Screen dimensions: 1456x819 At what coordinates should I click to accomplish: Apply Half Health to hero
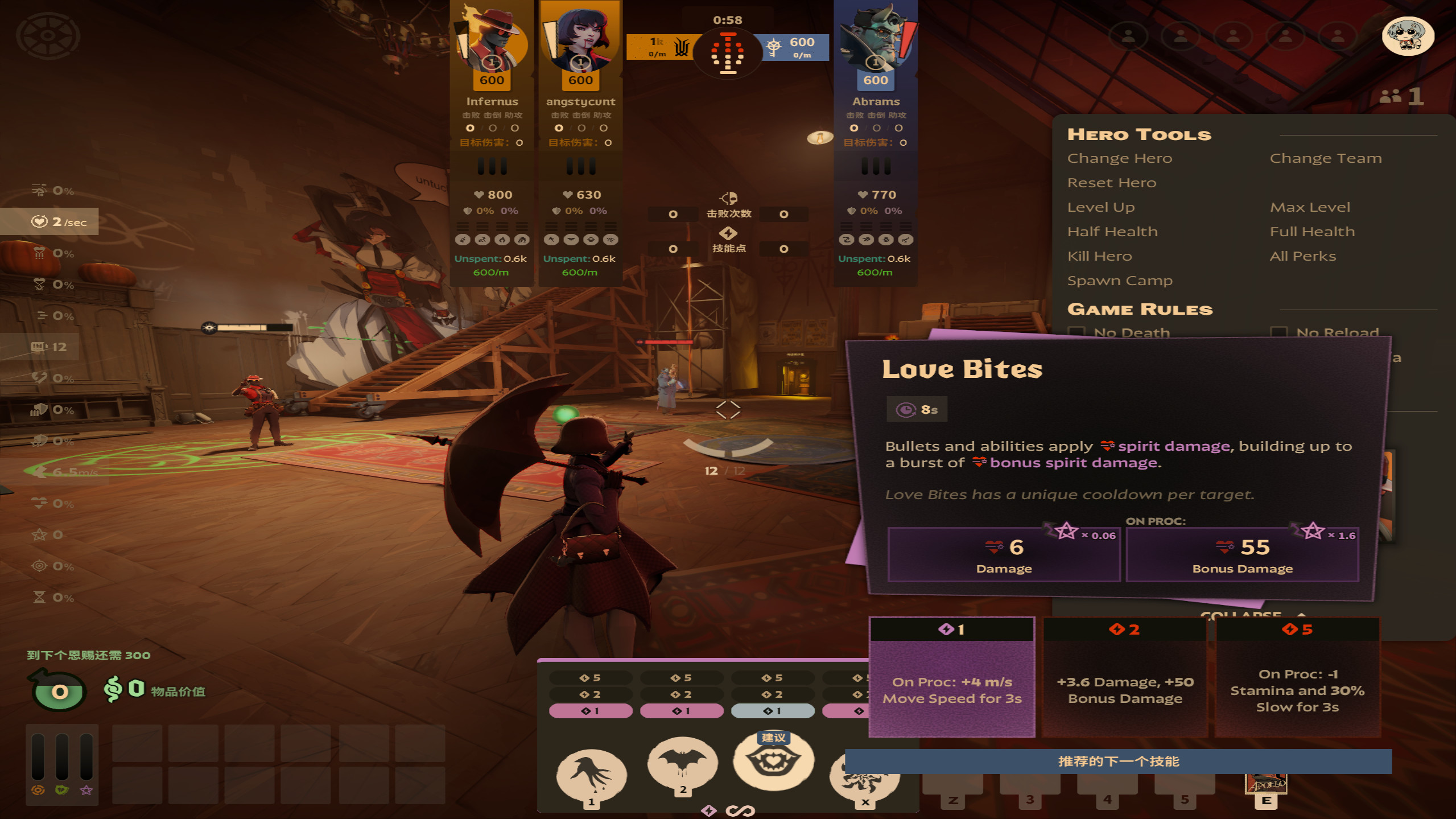(1112, 232)
